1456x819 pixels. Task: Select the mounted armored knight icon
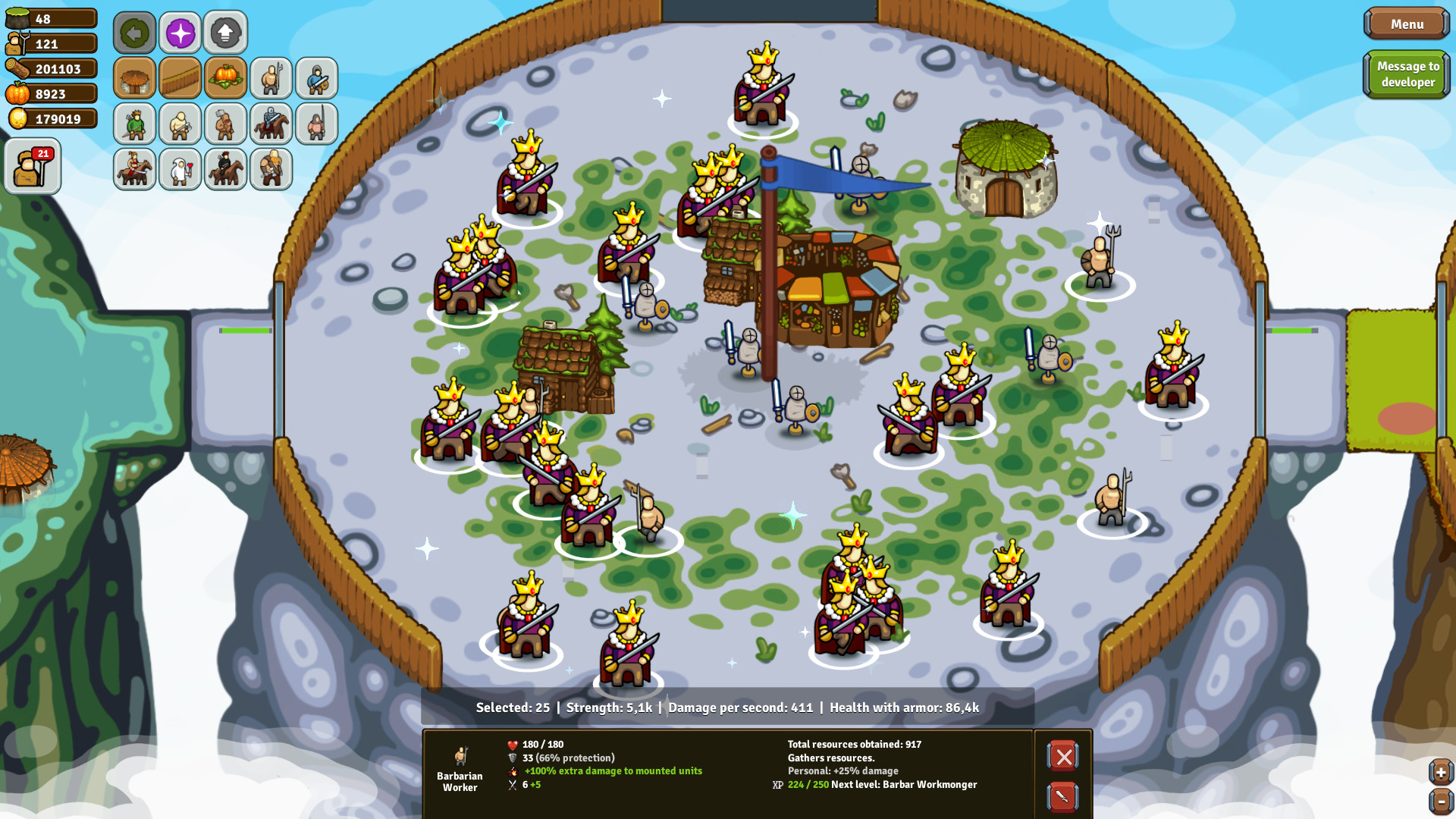271,124
